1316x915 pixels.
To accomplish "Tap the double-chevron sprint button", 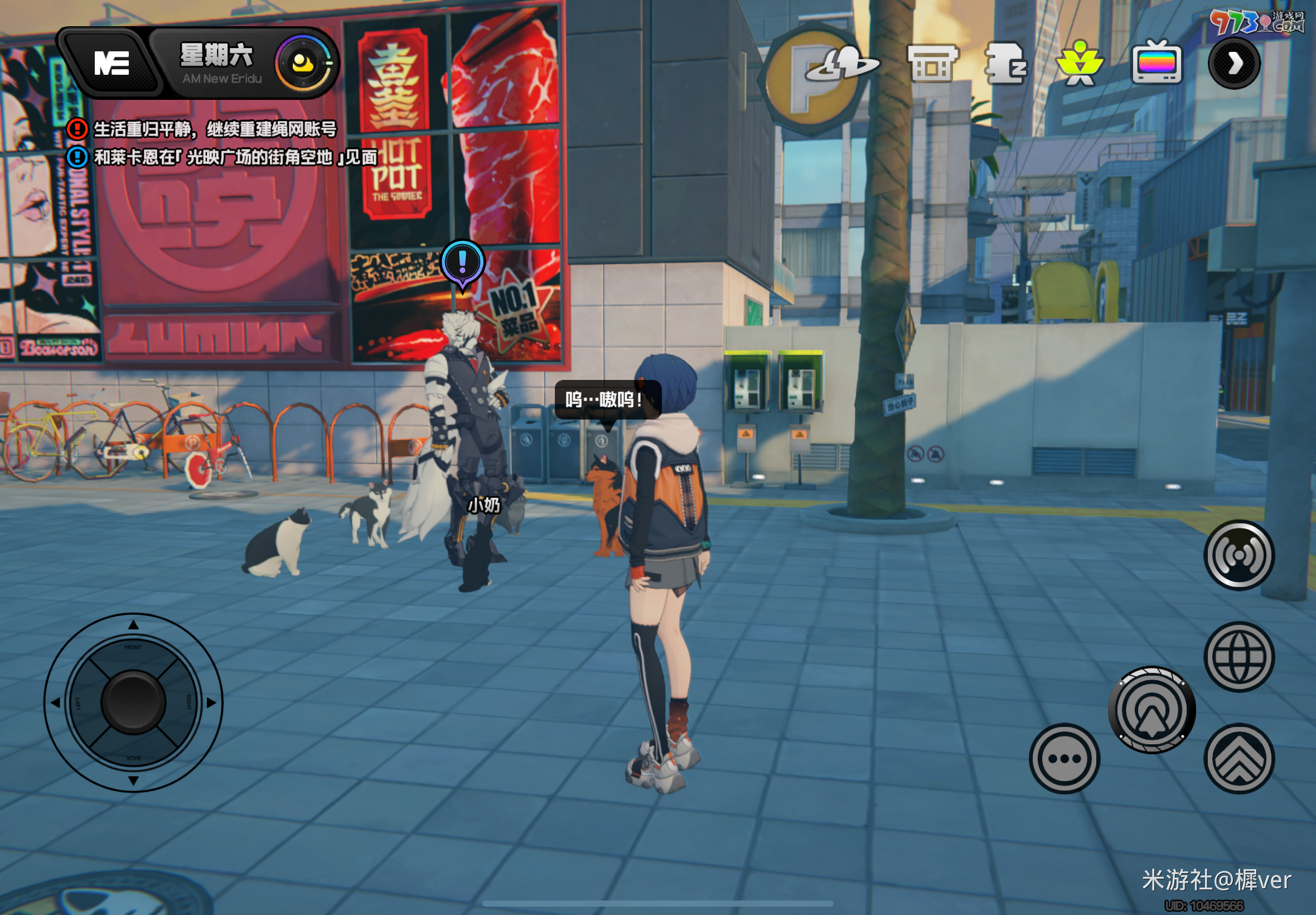I will tap(1238, 758).
